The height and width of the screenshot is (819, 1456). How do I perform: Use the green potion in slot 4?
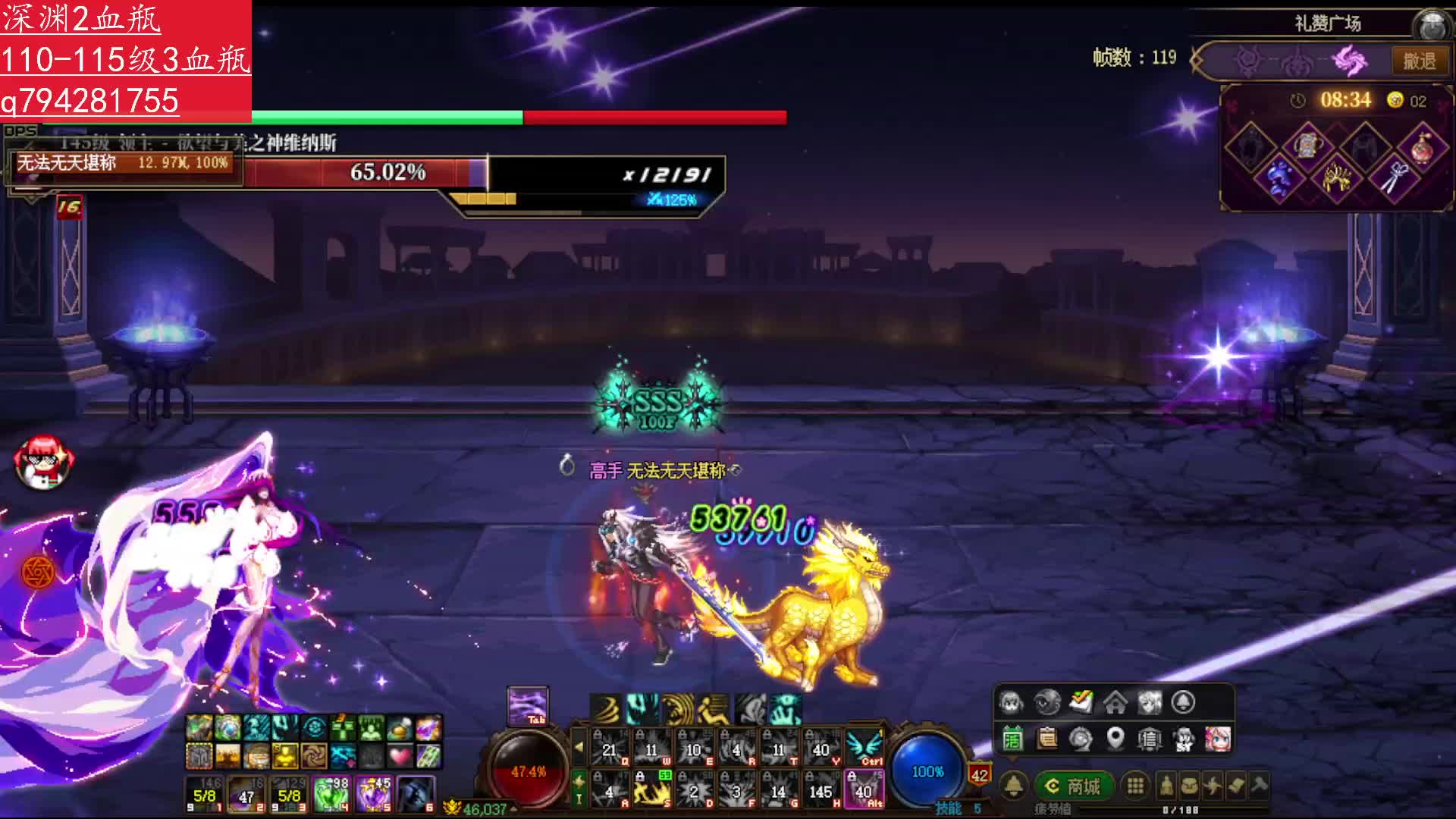pos(331,794)
